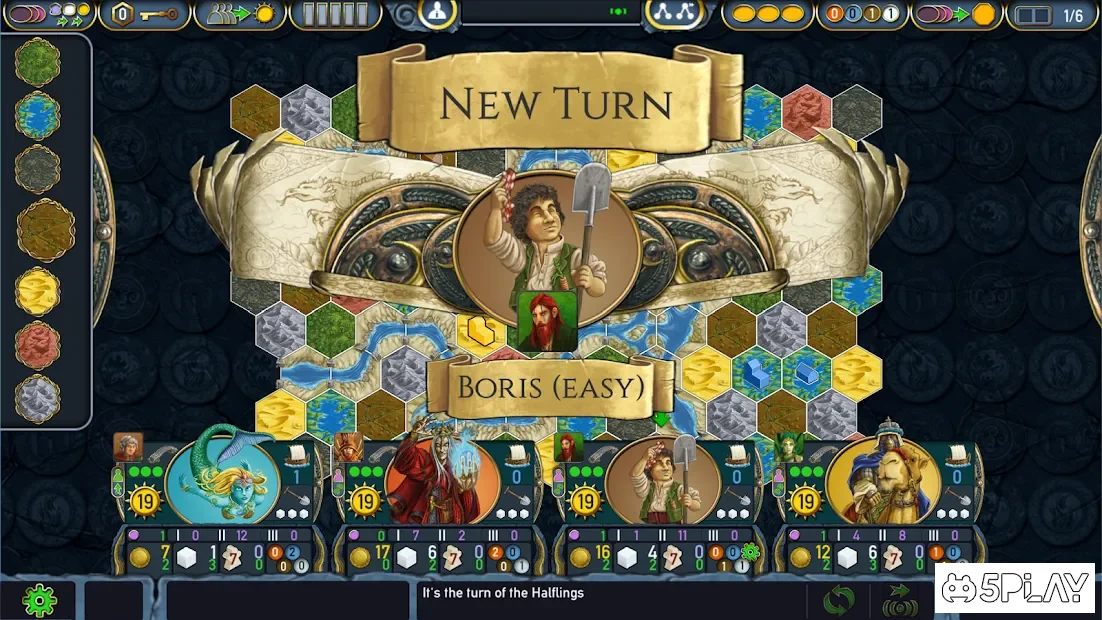This screenshot has width=1102, height=620.
Task: Show the priests-to-sun cult track panel
Action: (240, 15)
